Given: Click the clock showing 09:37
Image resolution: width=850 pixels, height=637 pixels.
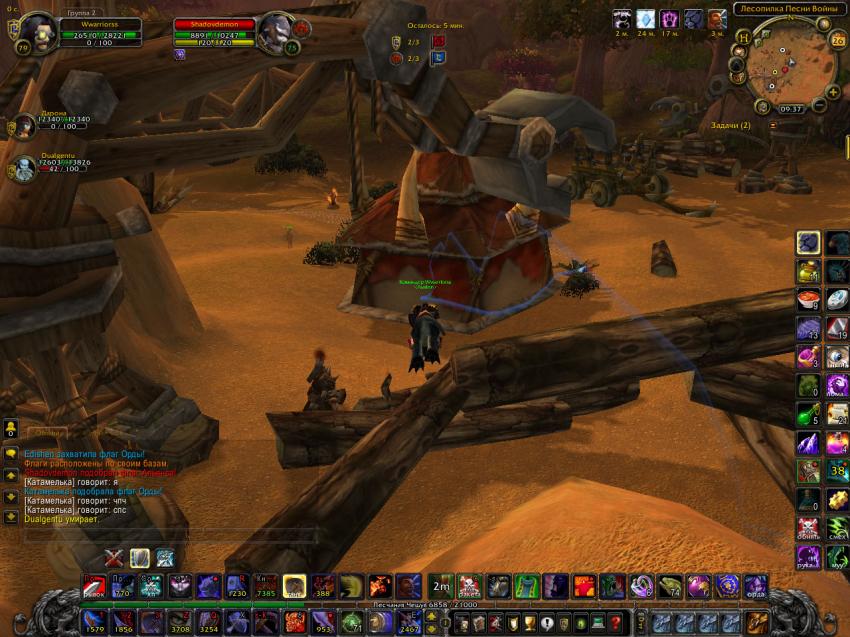Looking at the screenshot, I should (x=791, y=108).
